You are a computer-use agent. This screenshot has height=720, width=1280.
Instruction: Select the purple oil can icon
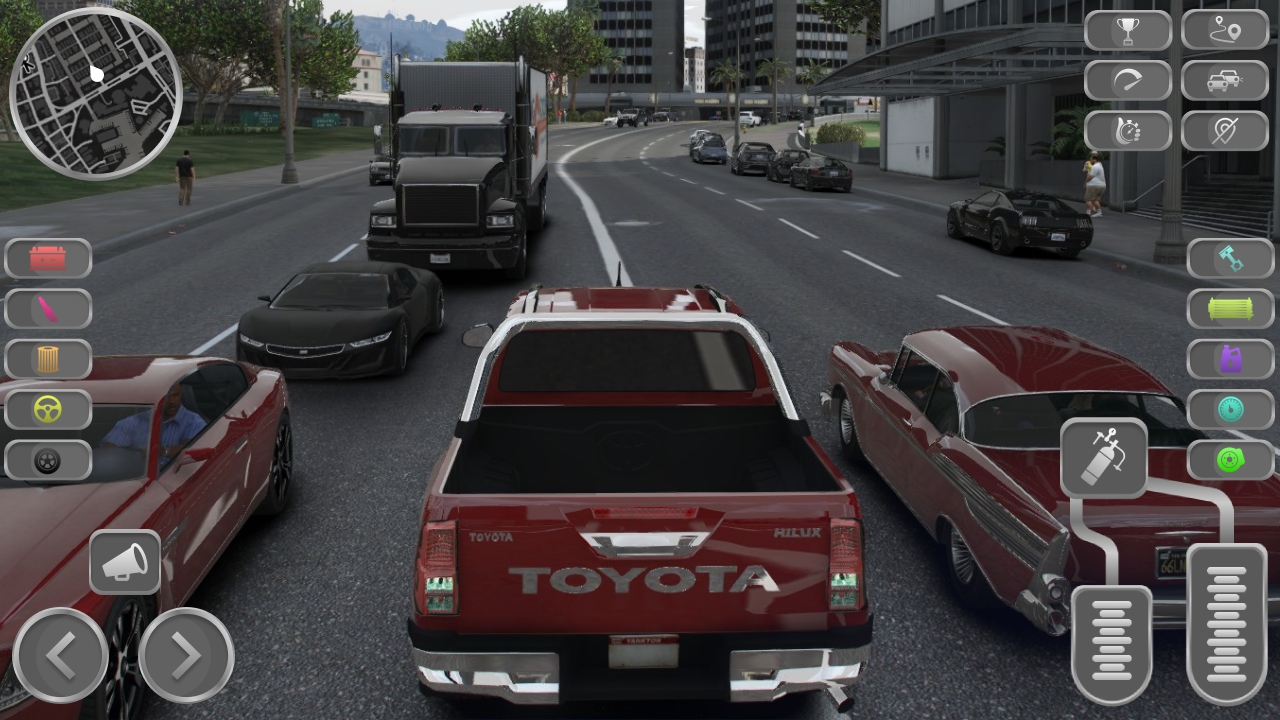click(x=1229, y=360)
